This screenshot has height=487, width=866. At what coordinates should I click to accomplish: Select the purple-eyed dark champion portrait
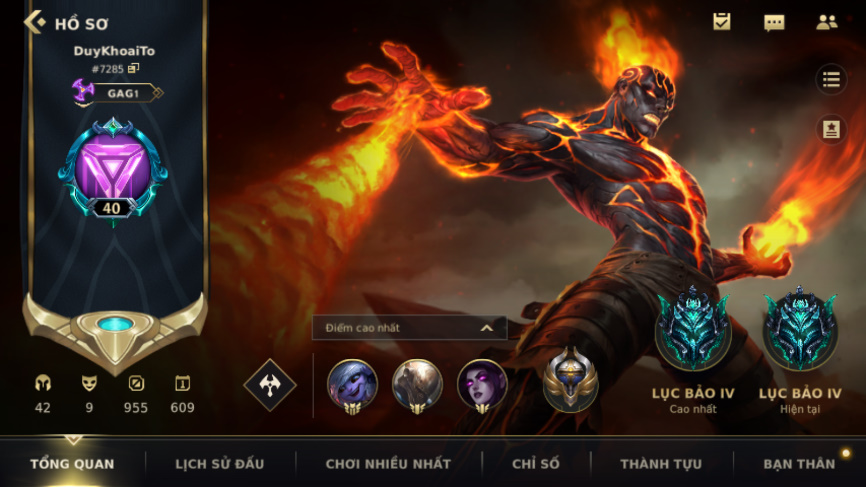(x=482, y=385)
